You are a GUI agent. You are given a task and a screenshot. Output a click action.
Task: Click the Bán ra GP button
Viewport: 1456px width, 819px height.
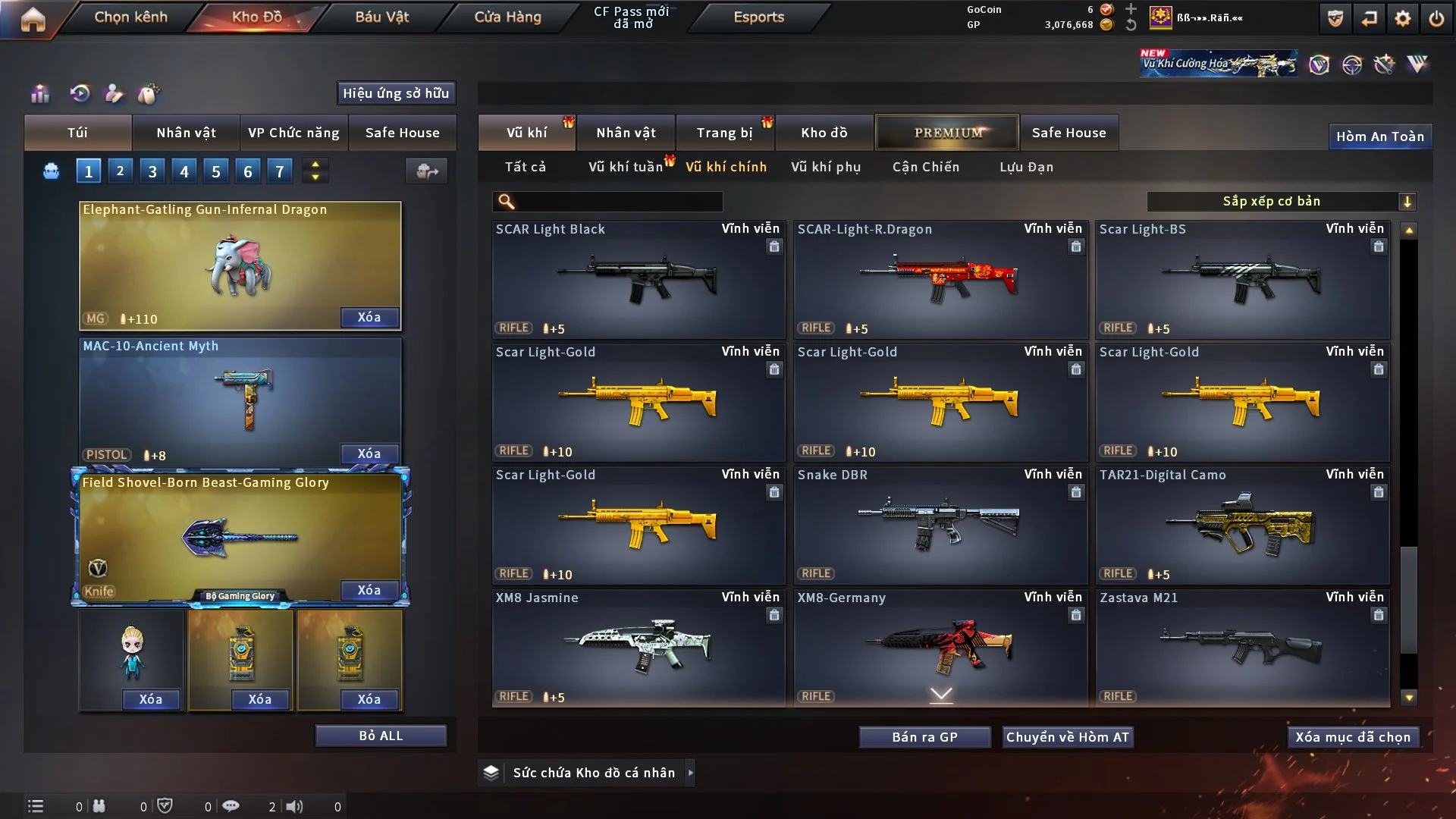(924, 737)
